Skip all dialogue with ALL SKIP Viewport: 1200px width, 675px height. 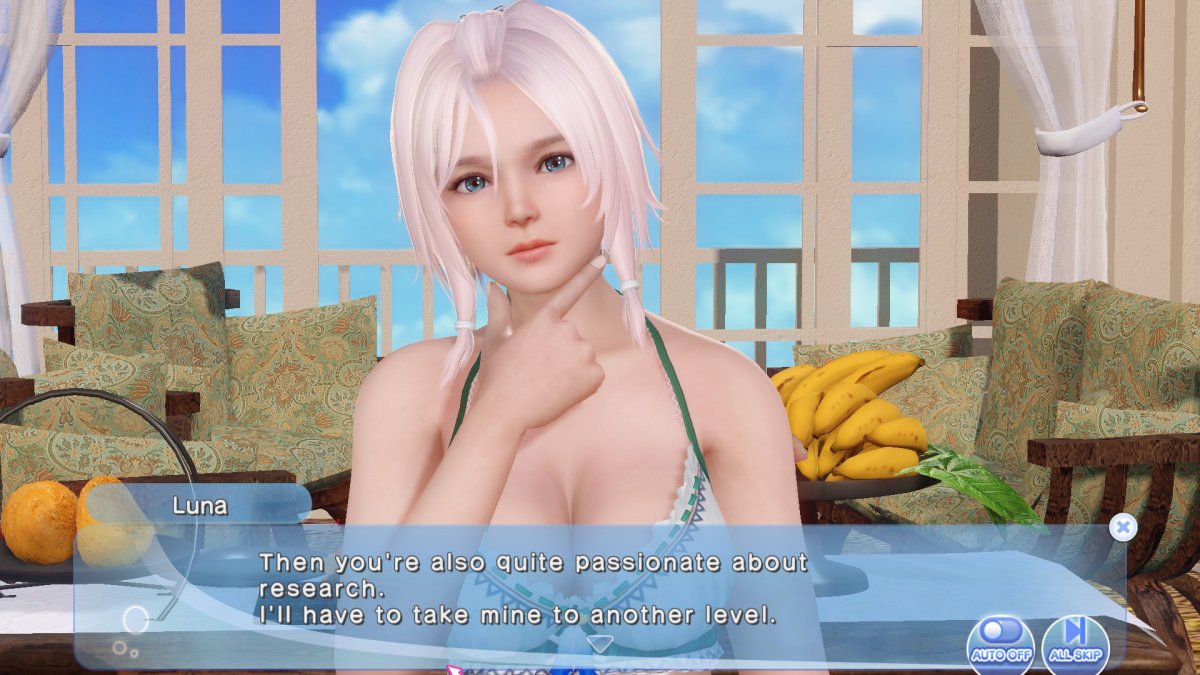1075,642
